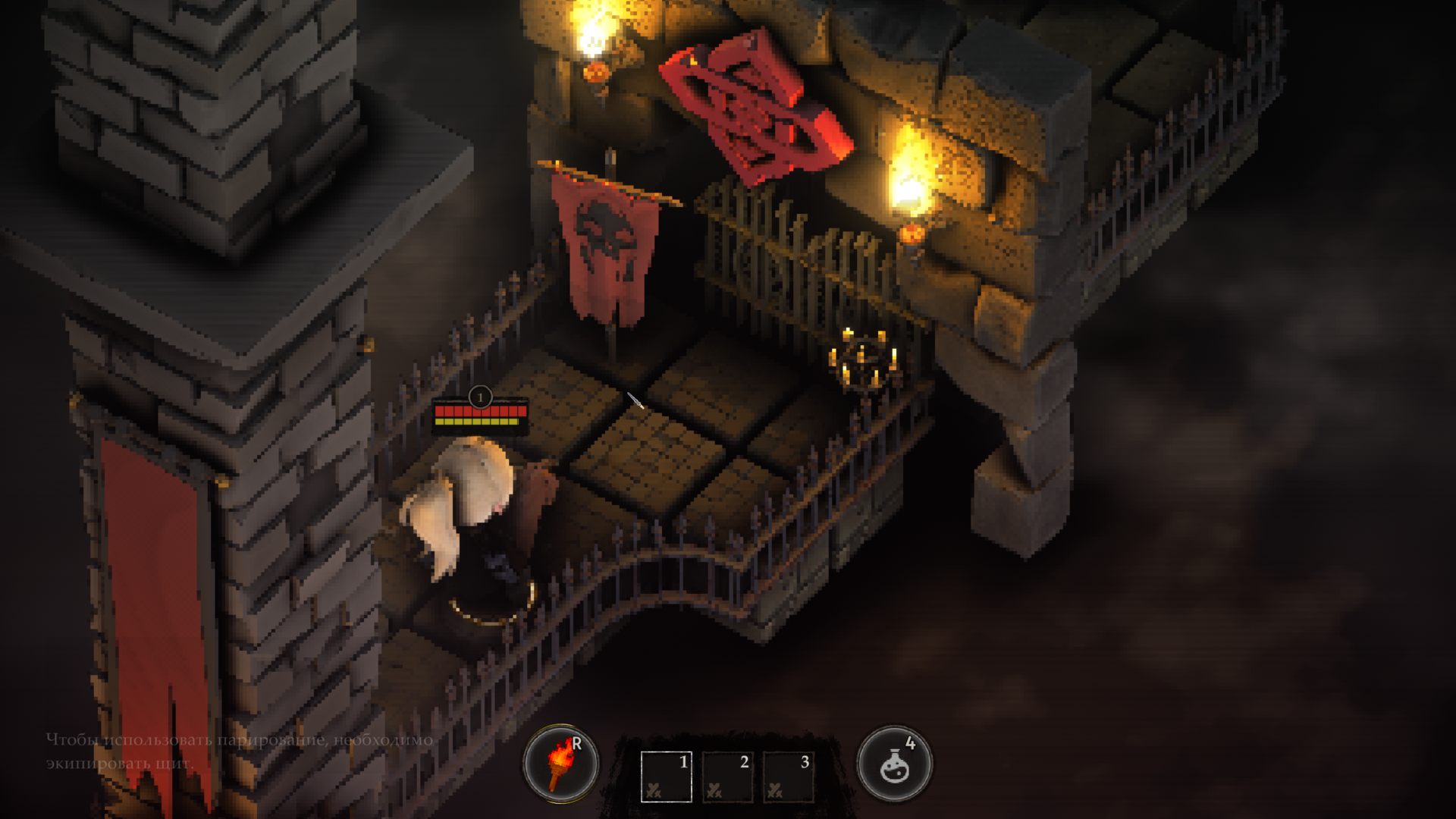Pick hotbar slot number 3
This screenshot has width=1456, height=819.
click(x=788, y=776)
